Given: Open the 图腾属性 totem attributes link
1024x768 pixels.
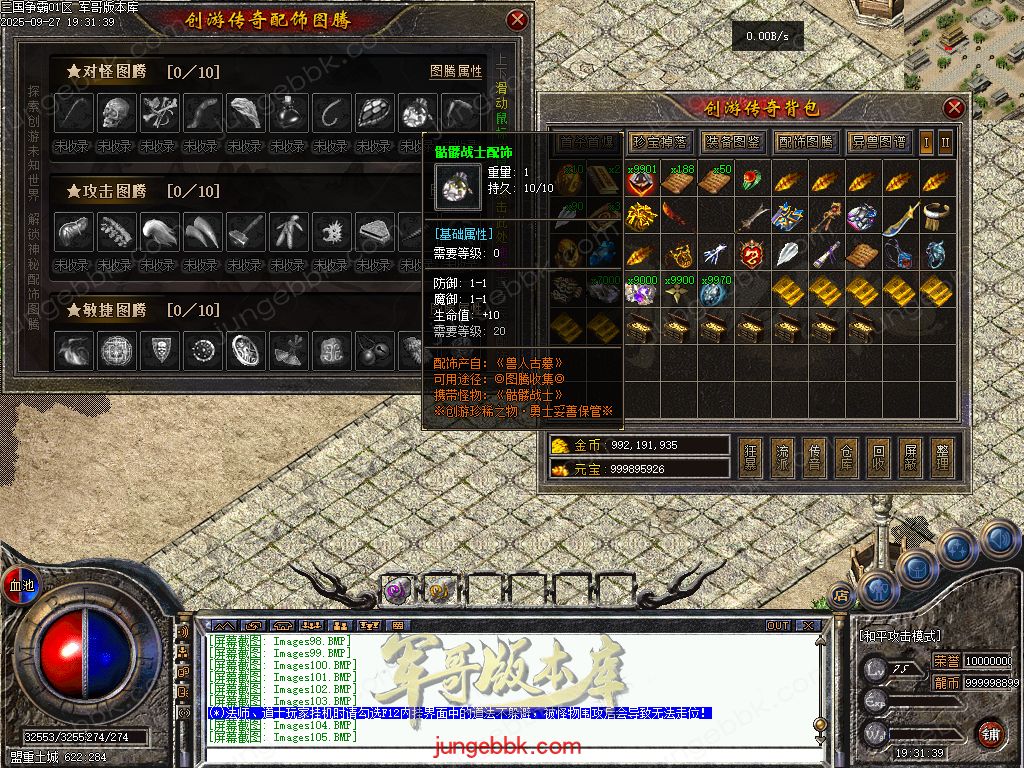Looking at the screenshot, I should pos(456,72).
